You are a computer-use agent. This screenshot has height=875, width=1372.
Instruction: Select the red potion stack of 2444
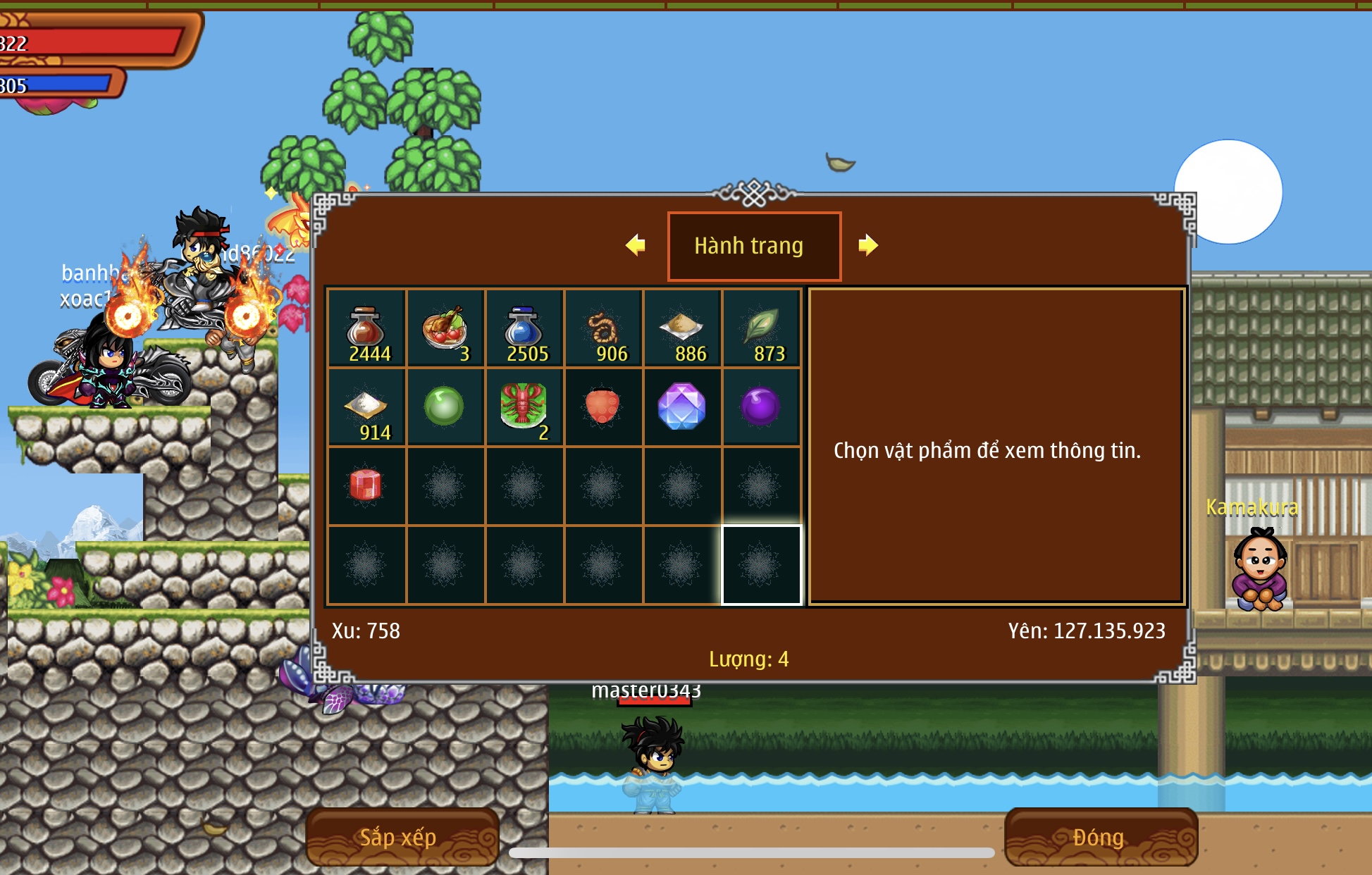(x=366, y=328)
